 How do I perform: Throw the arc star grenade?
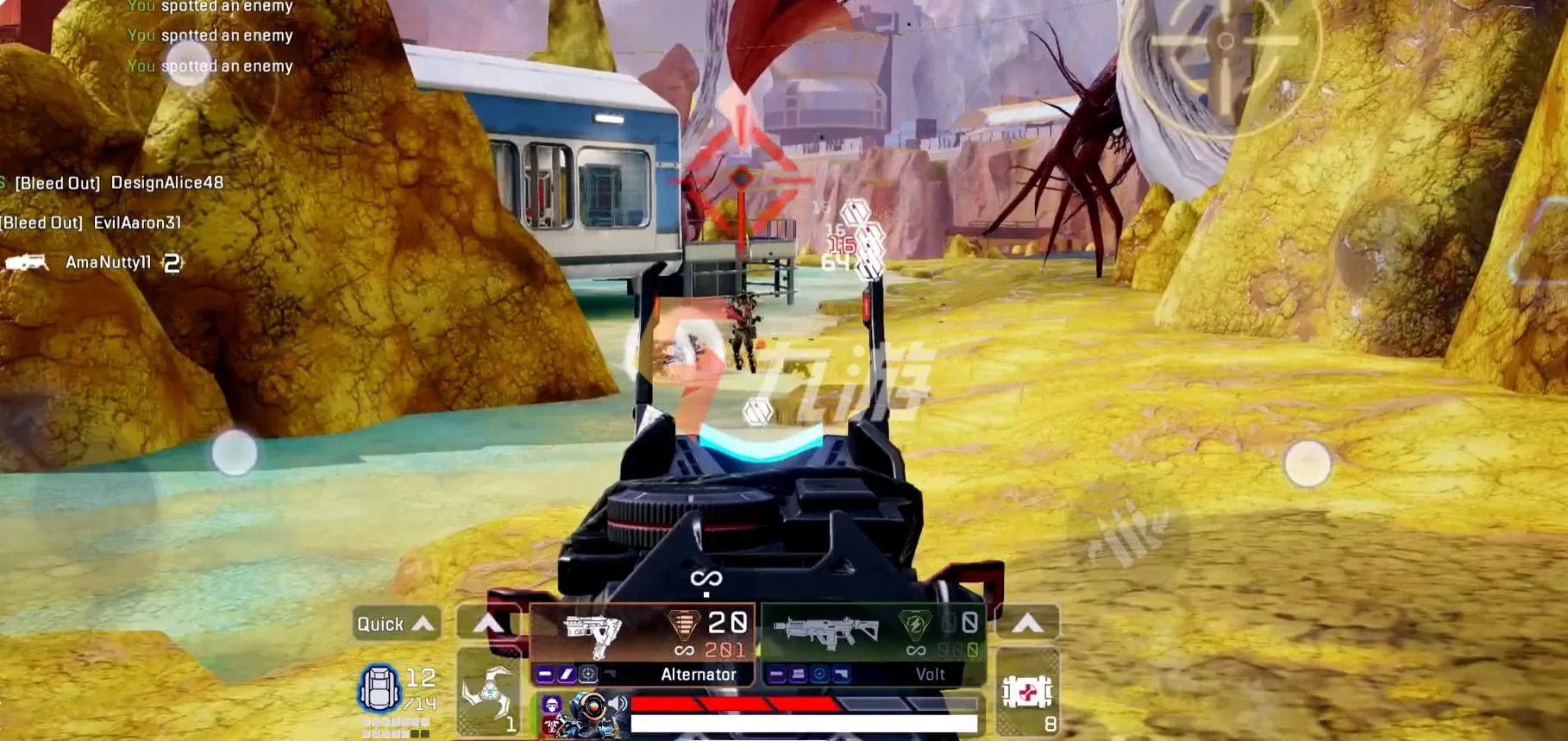pyautogui.click(x=487, y=693)
